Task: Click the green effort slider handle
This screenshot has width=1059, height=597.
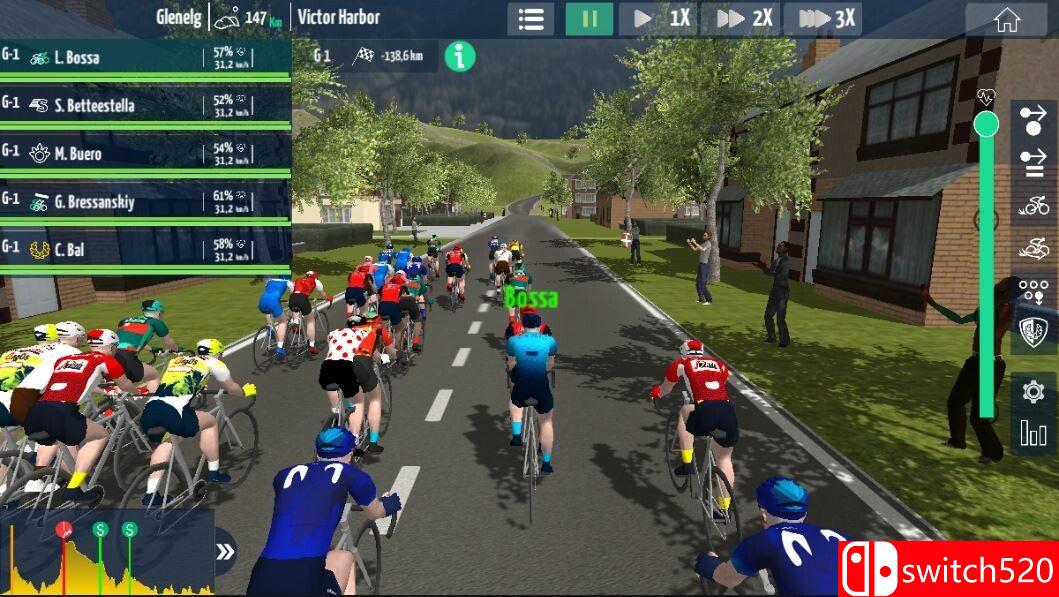Action: [x=986, y=124]
